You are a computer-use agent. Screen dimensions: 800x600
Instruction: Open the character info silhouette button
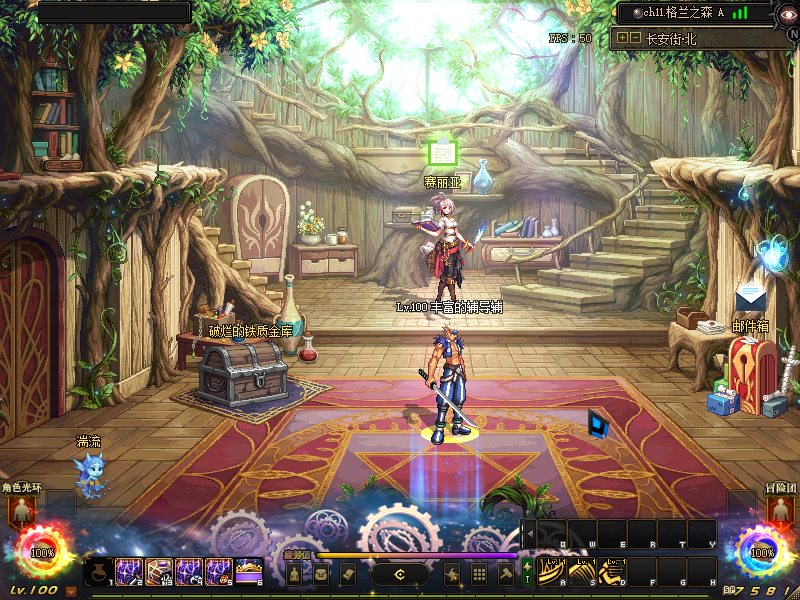pyautogui.click(x=295, y=574)
